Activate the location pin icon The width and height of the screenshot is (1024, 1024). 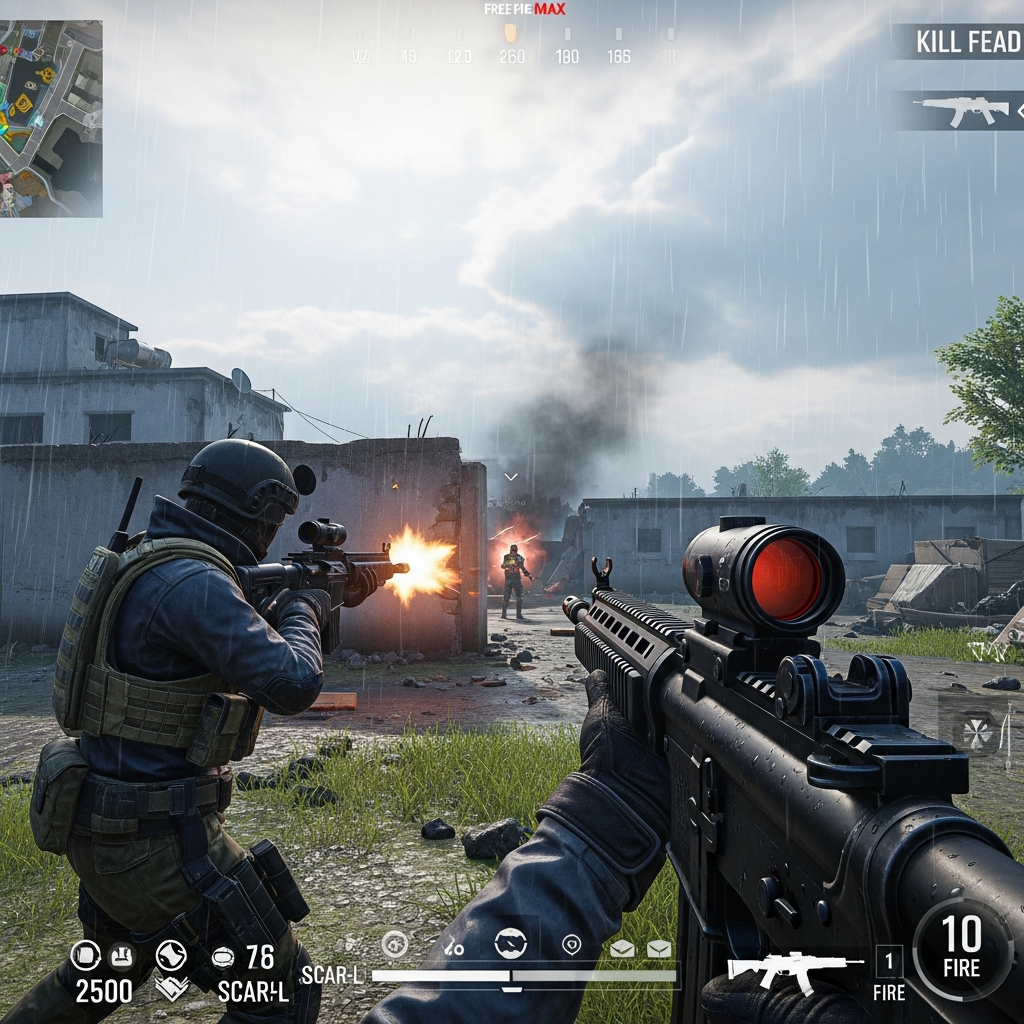571,944
